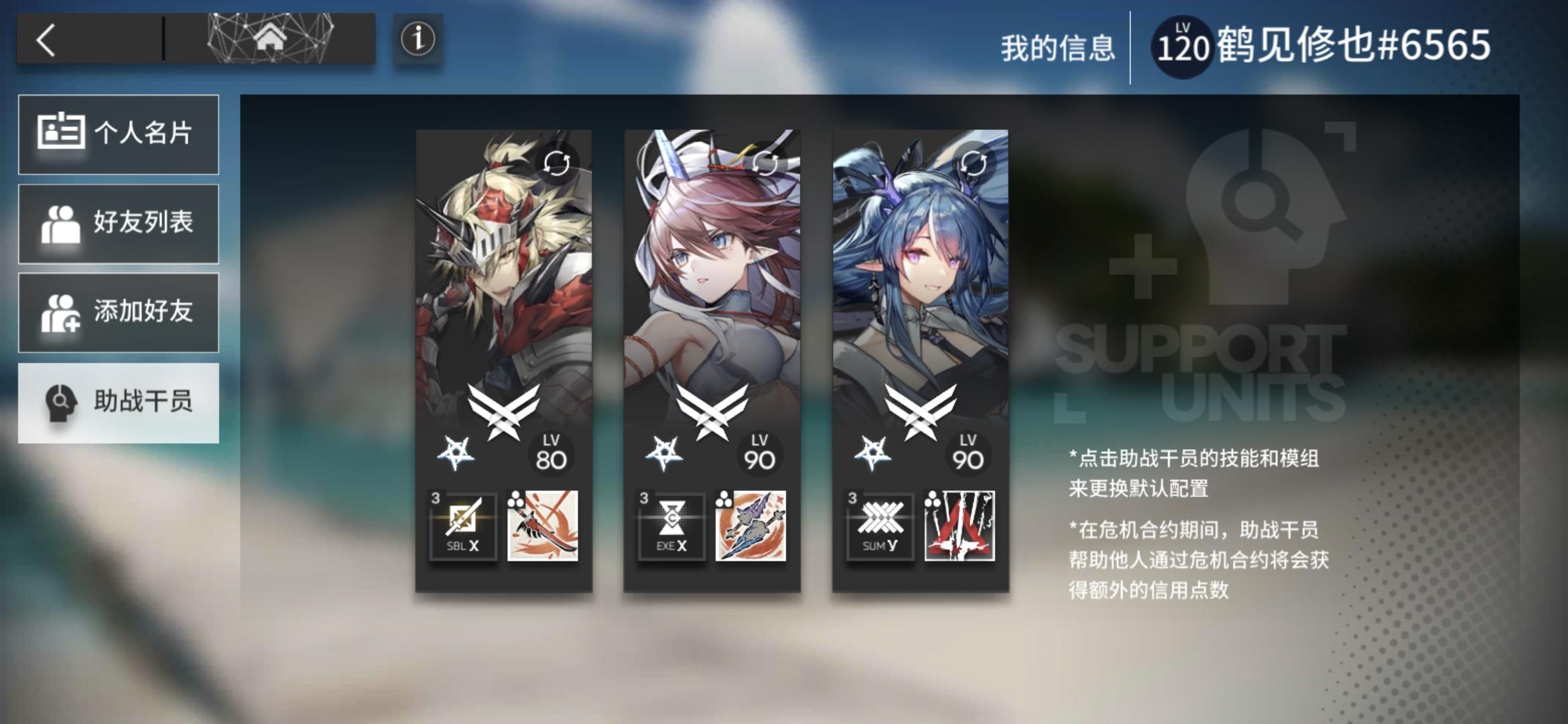The height and width of the screenshot is (724, 1568).
Task: Click 添加好友 to add a friend
Action: 119,312
